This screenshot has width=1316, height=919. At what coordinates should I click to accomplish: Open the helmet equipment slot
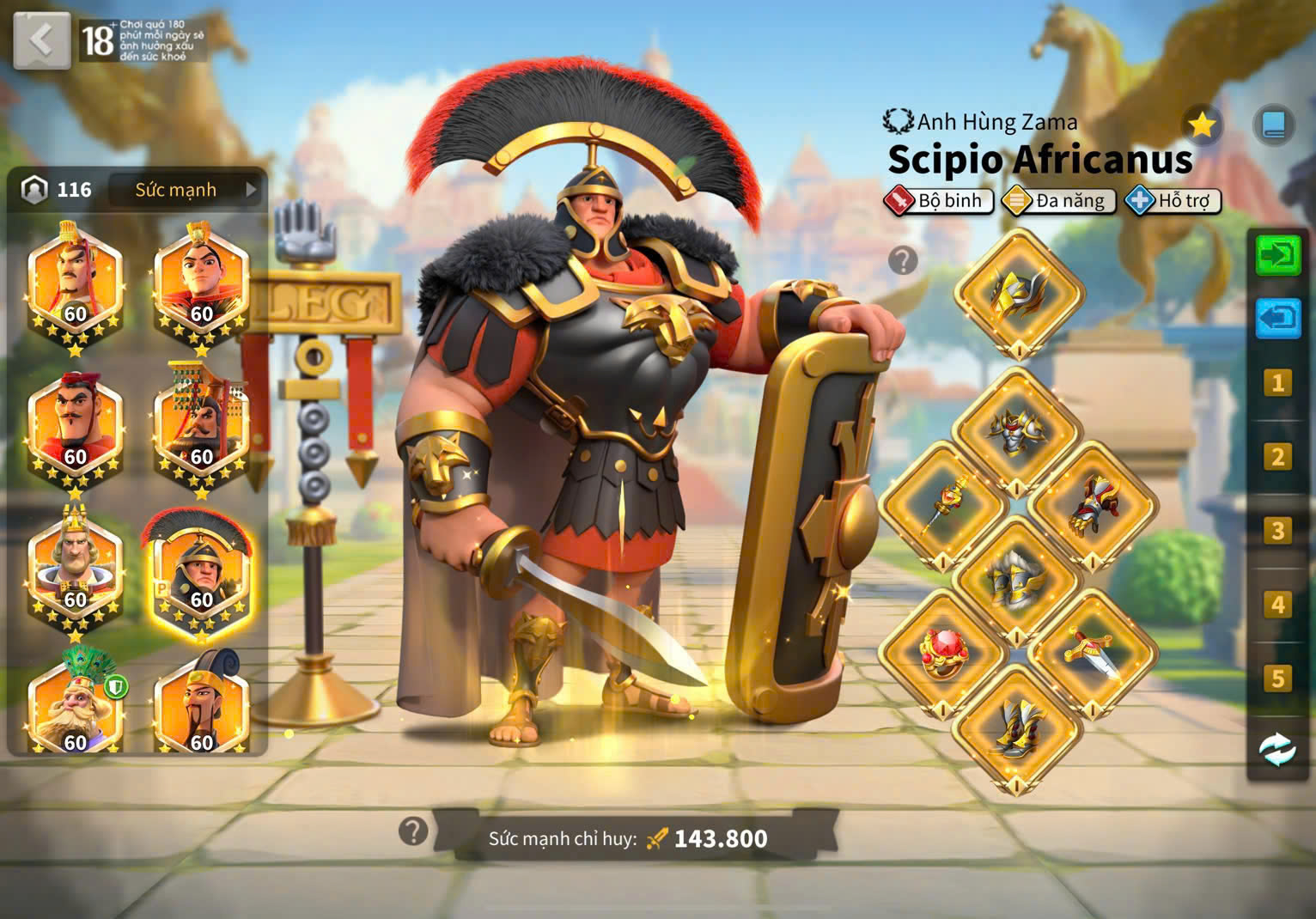tap(1018, 294)
